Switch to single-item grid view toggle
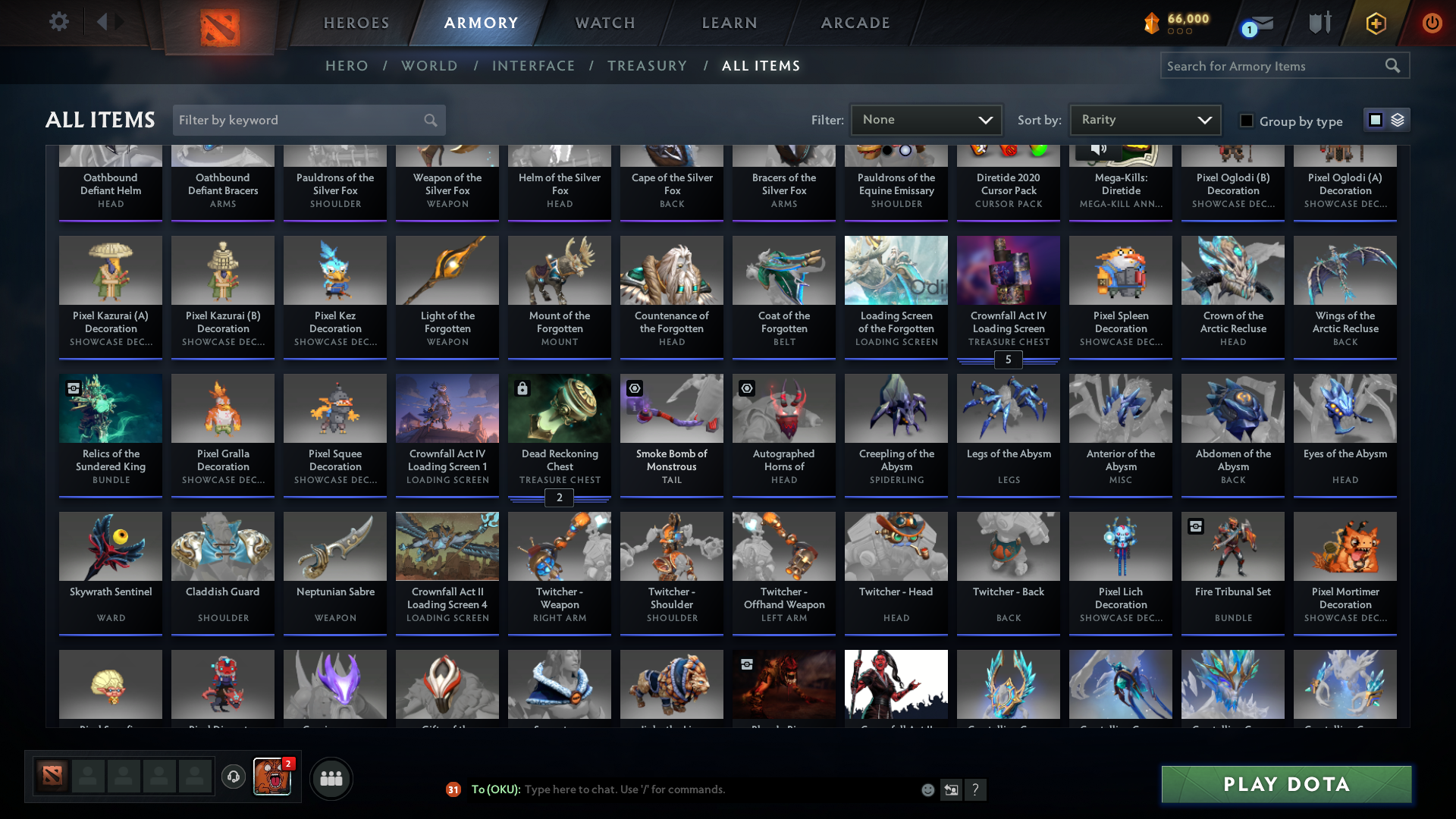Viewport: 1456px width, 819px height. click(x=1375, y=119)
